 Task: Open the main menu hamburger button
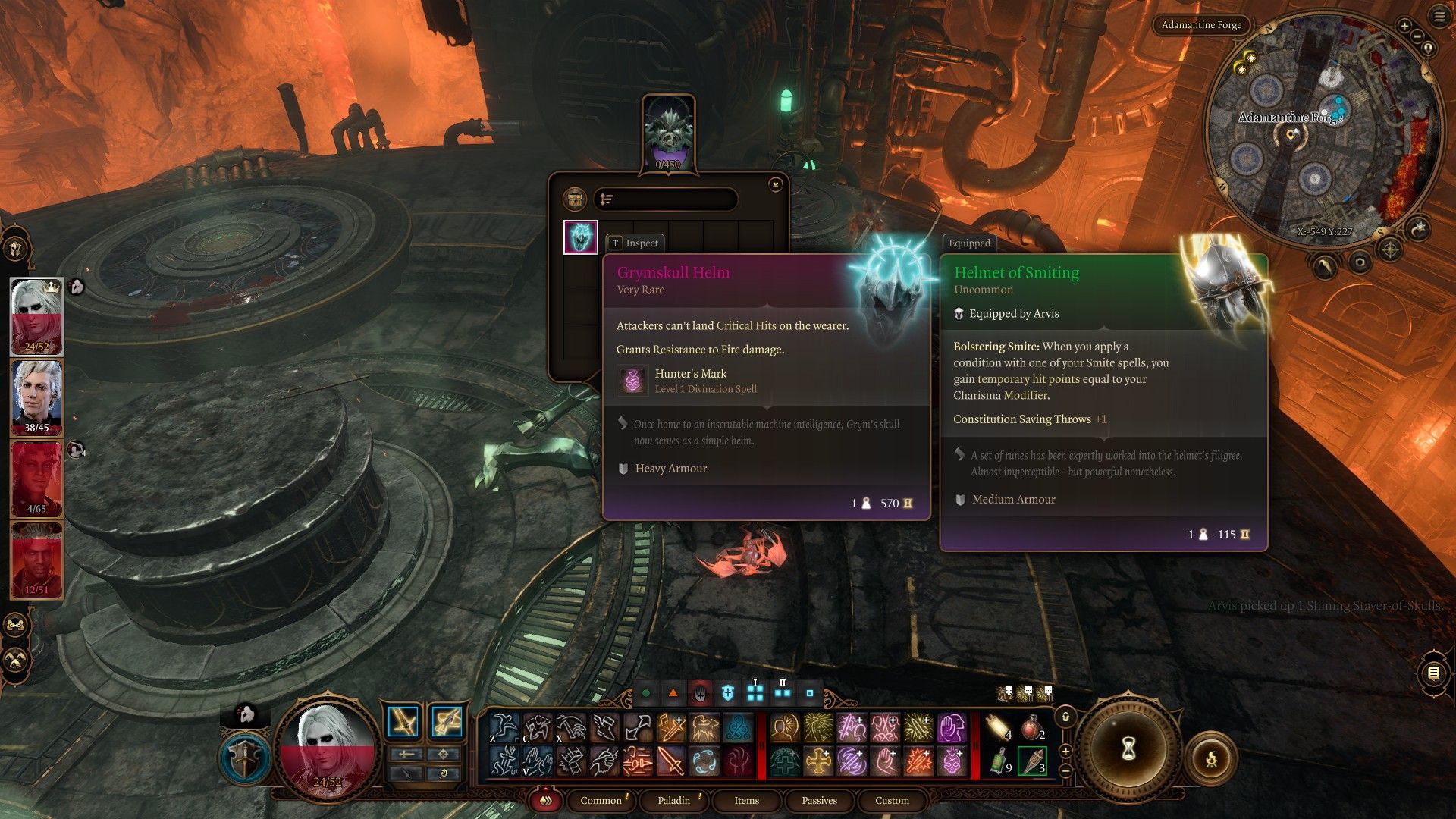pyautogui.click(x=1439, y=17)
